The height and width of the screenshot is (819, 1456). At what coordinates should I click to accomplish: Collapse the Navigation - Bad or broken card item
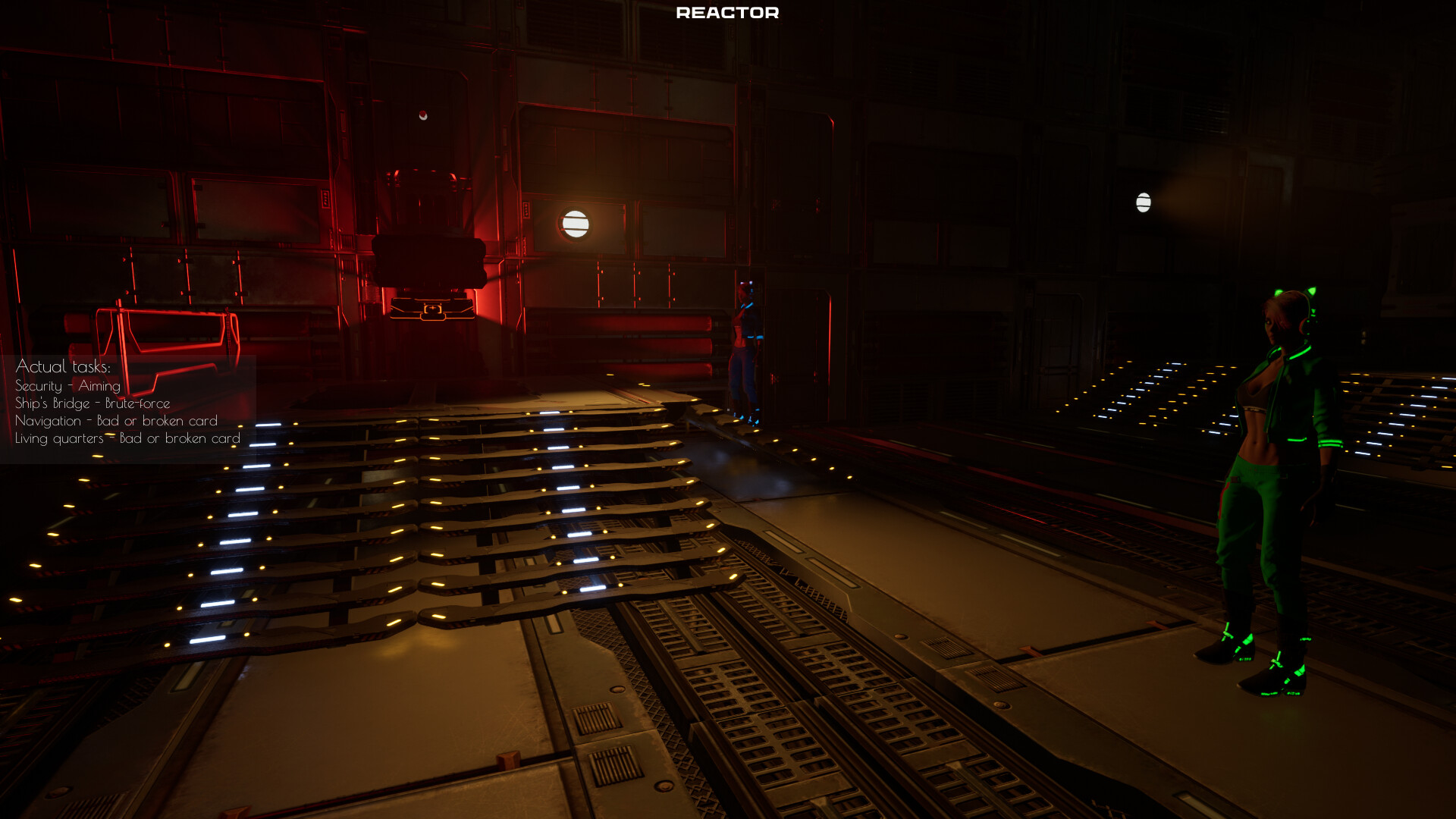pos(116,421)
